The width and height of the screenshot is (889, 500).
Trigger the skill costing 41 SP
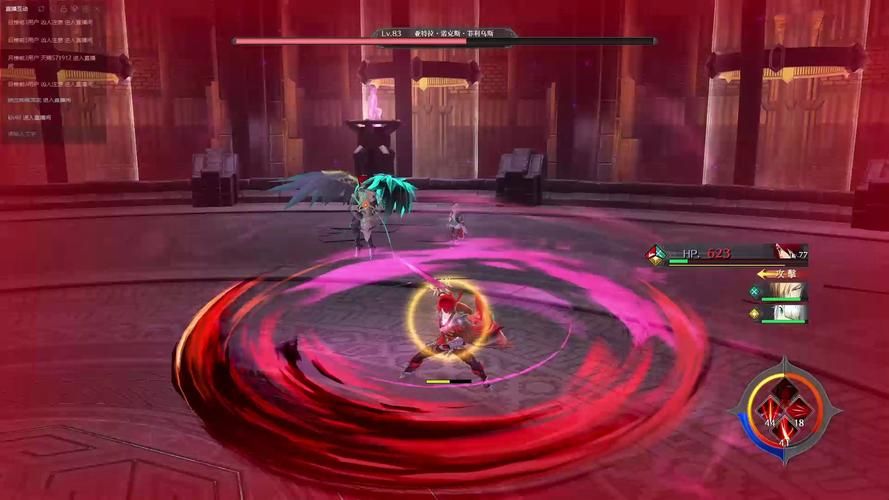coord(785,429)
